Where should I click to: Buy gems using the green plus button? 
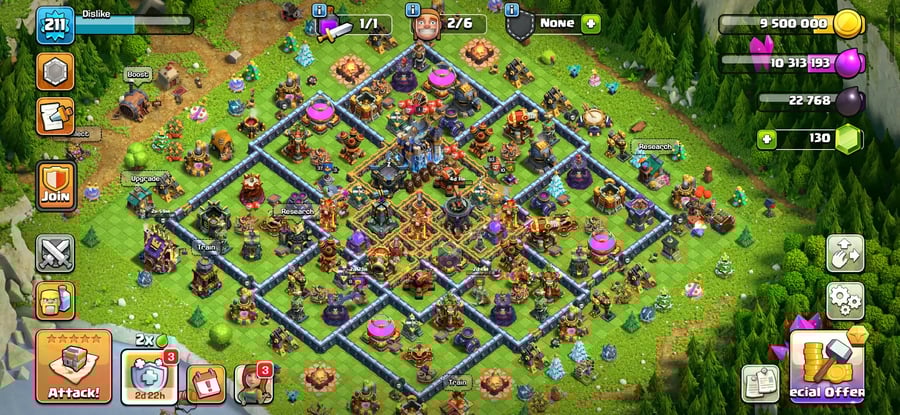768,138
